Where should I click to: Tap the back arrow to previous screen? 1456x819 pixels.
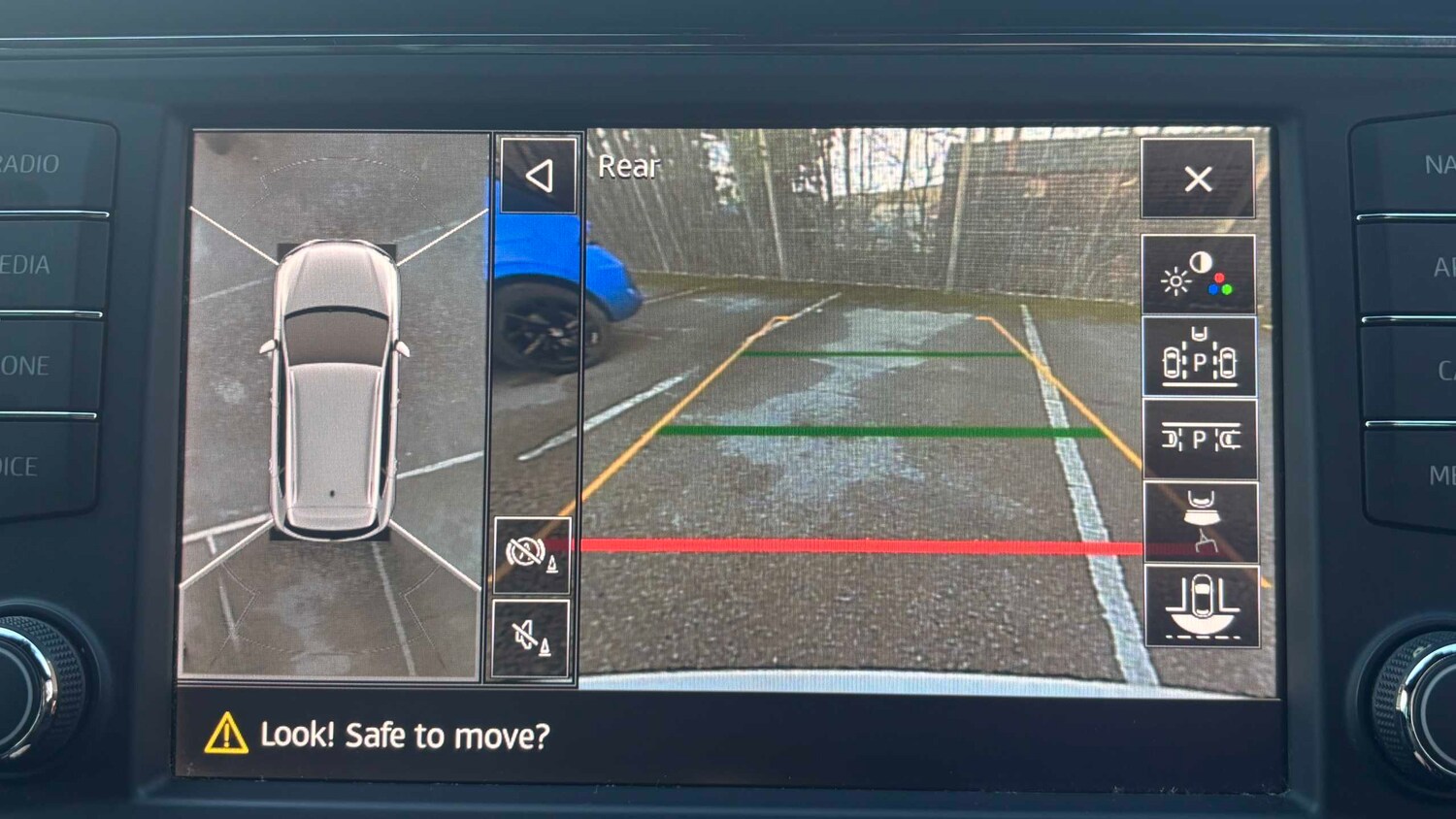(x=540, y=176)
